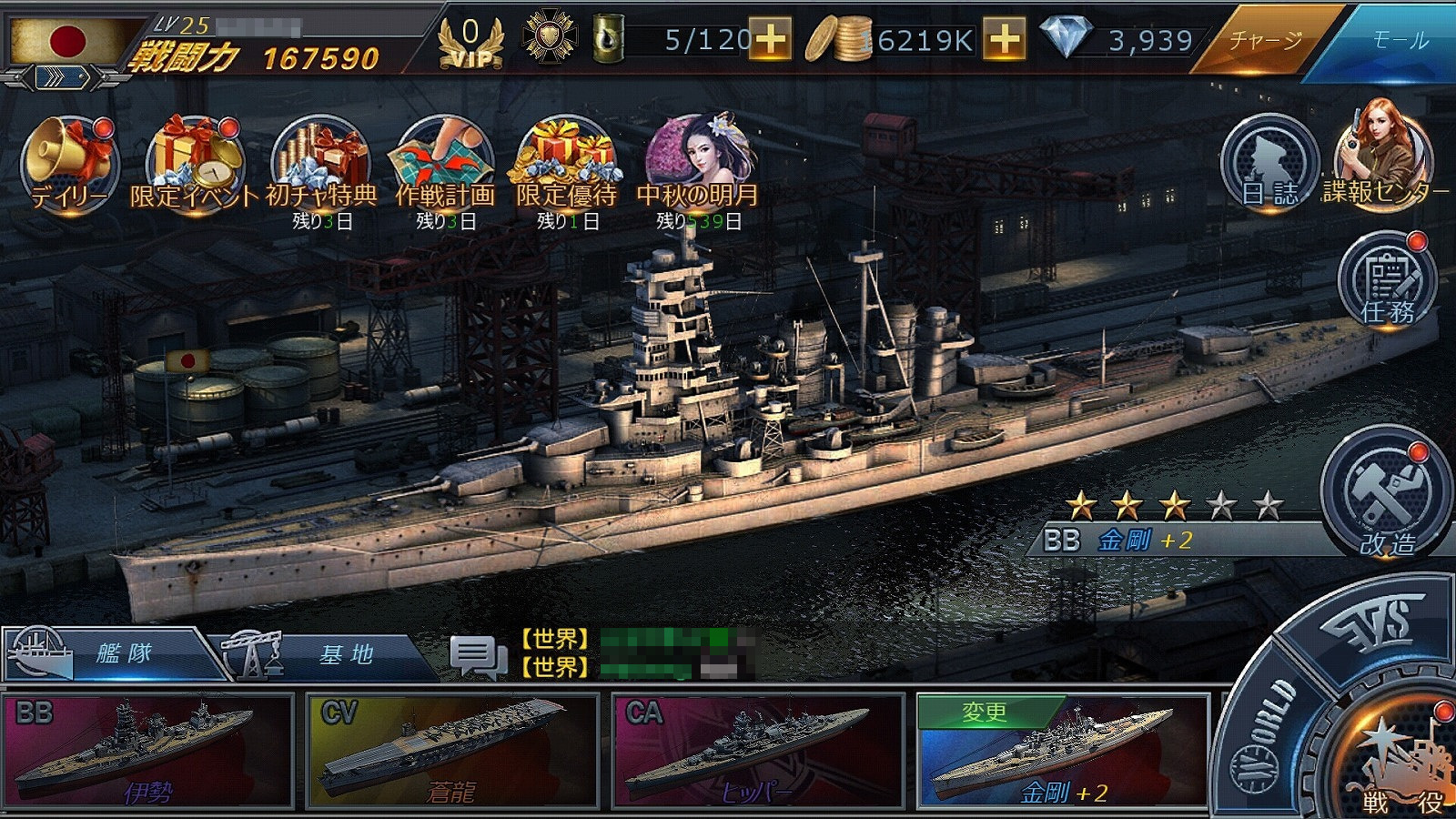Select the CA ヒッパー cruiser card
The image size is (1456, 819).
[x=758, y=751]
